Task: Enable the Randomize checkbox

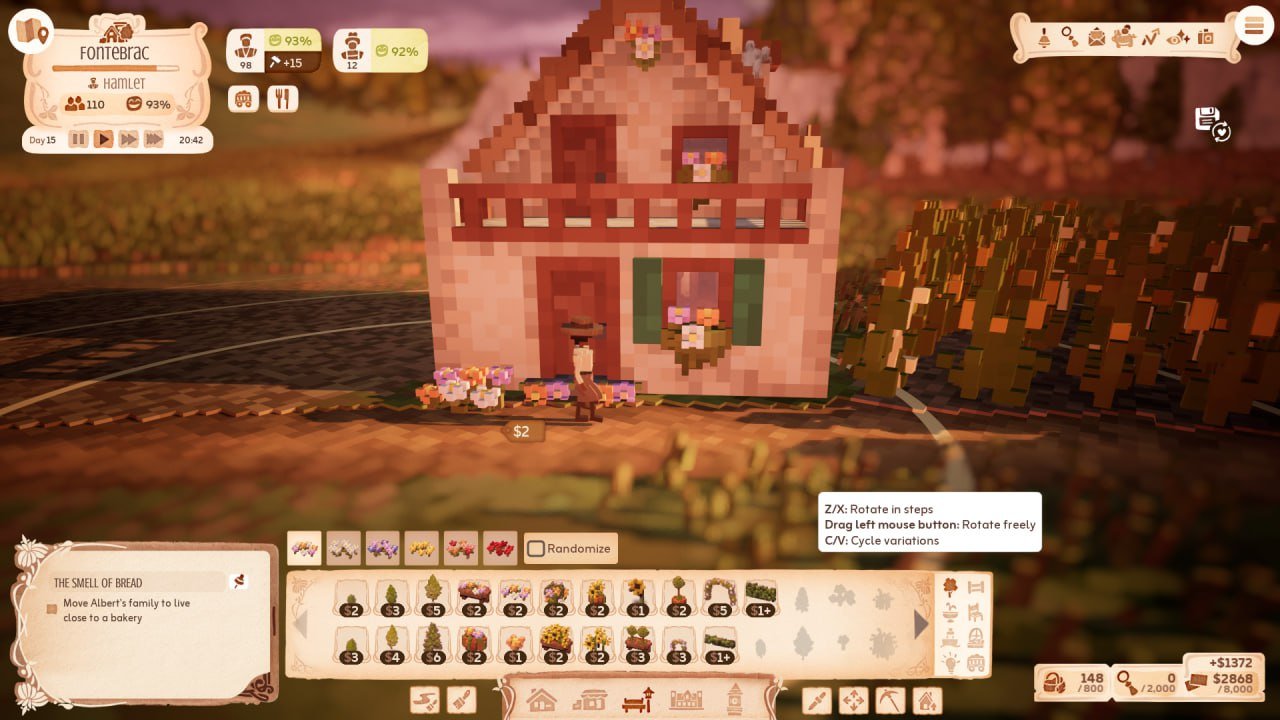Action: coord(538,548)
